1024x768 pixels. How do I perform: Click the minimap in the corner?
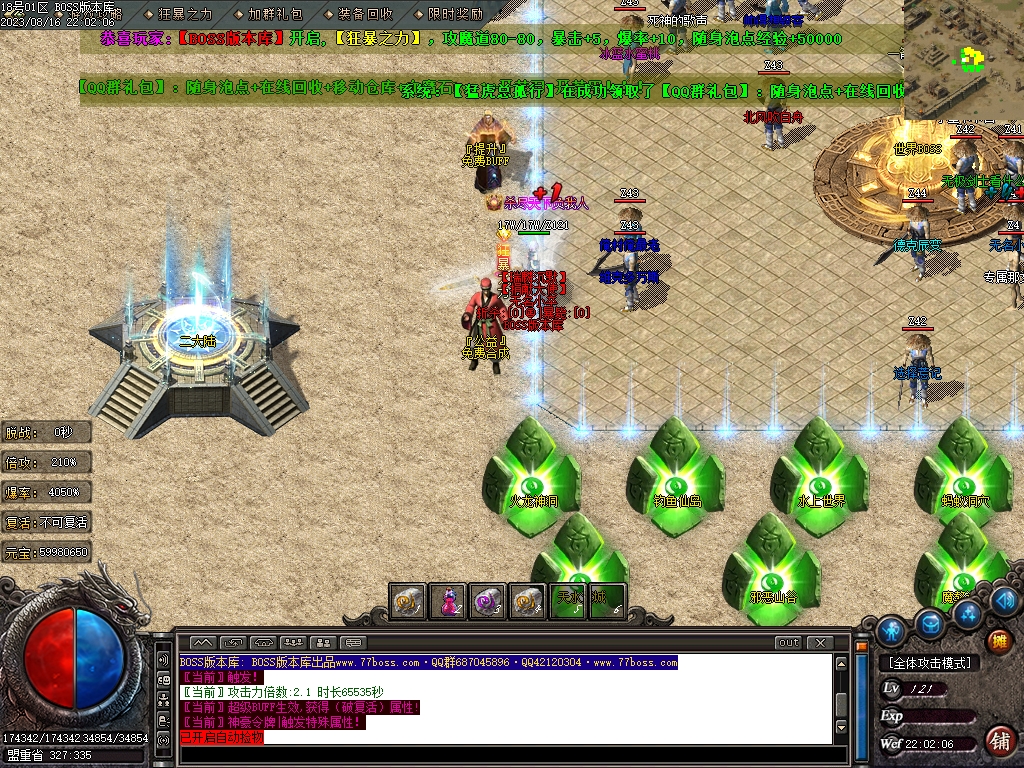[963, 60]
